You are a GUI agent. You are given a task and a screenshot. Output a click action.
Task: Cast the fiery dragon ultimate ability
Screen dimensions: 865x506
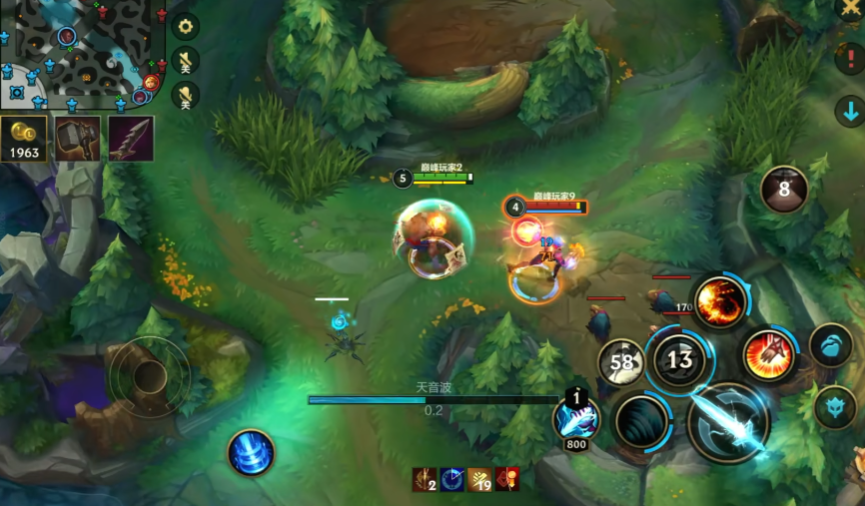click(x=720, y=301)
